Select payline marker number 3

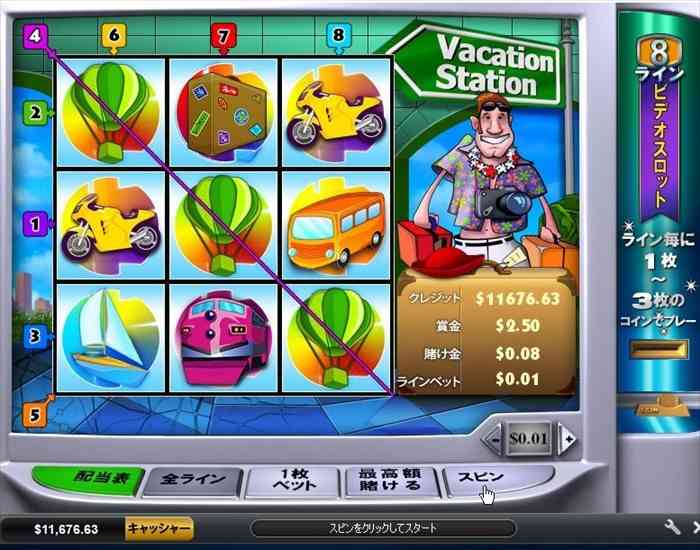(x=34, y=336)
